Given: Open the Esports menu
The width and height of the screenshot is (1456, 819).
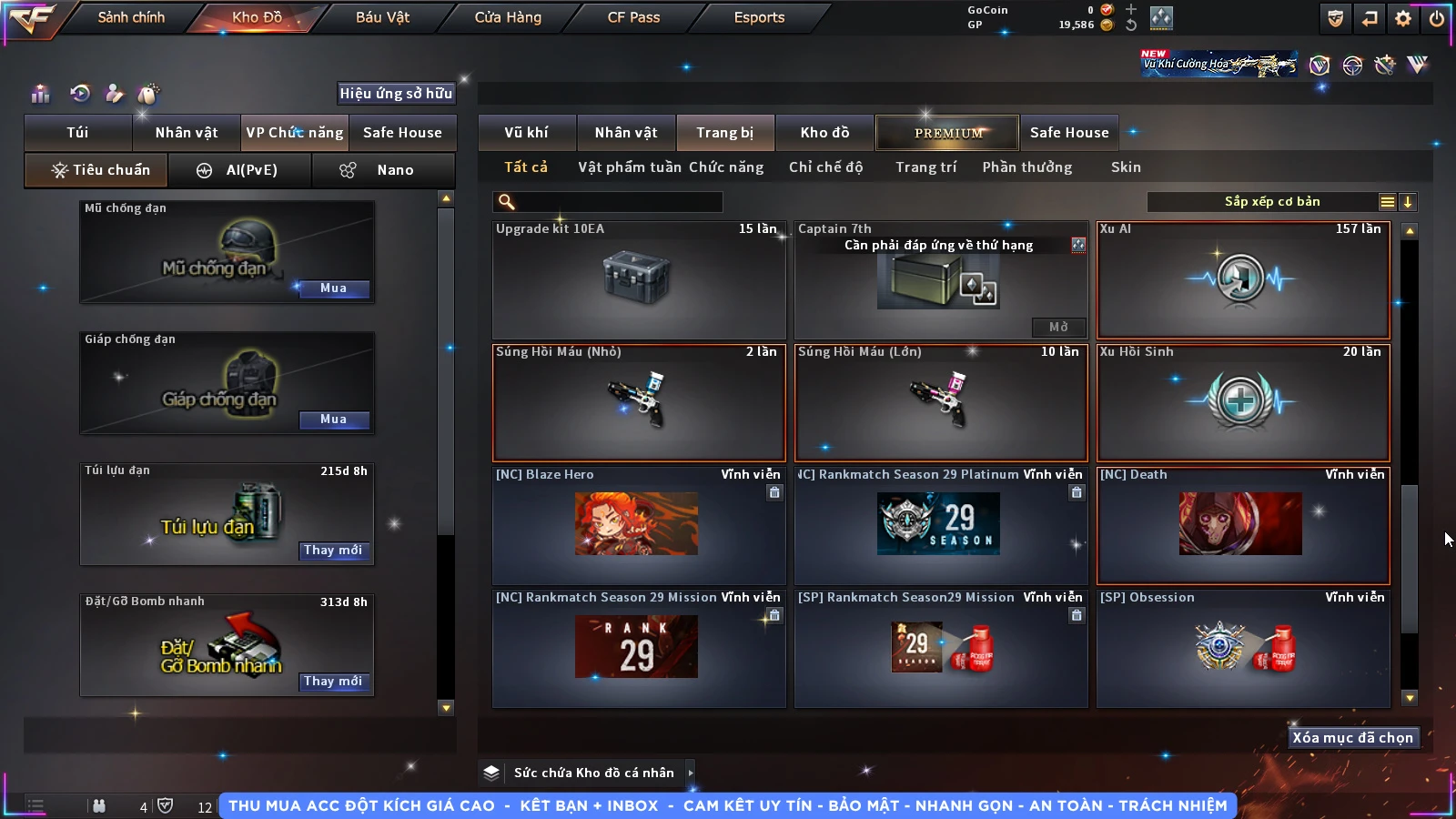Looking at the screenshot, I should click(x=759, y=17).
